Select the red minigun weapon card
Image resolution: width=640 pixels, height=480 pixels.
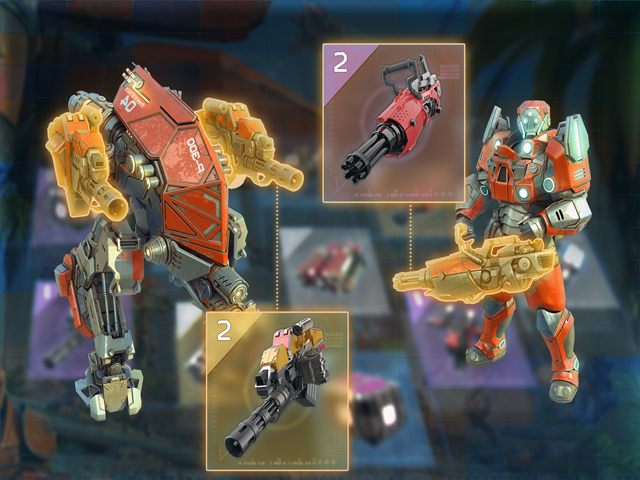[x=393, y=123]
